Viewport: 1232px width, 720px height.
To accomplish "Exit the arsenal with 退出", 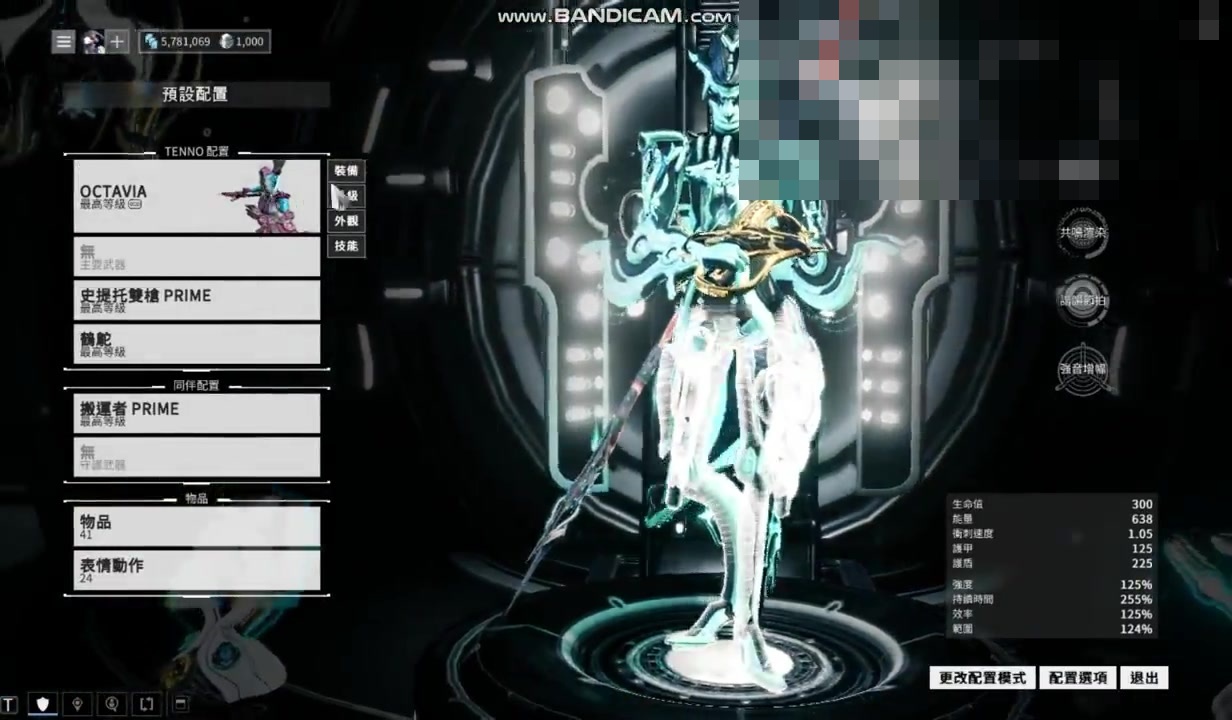I will coord(1144,678).
